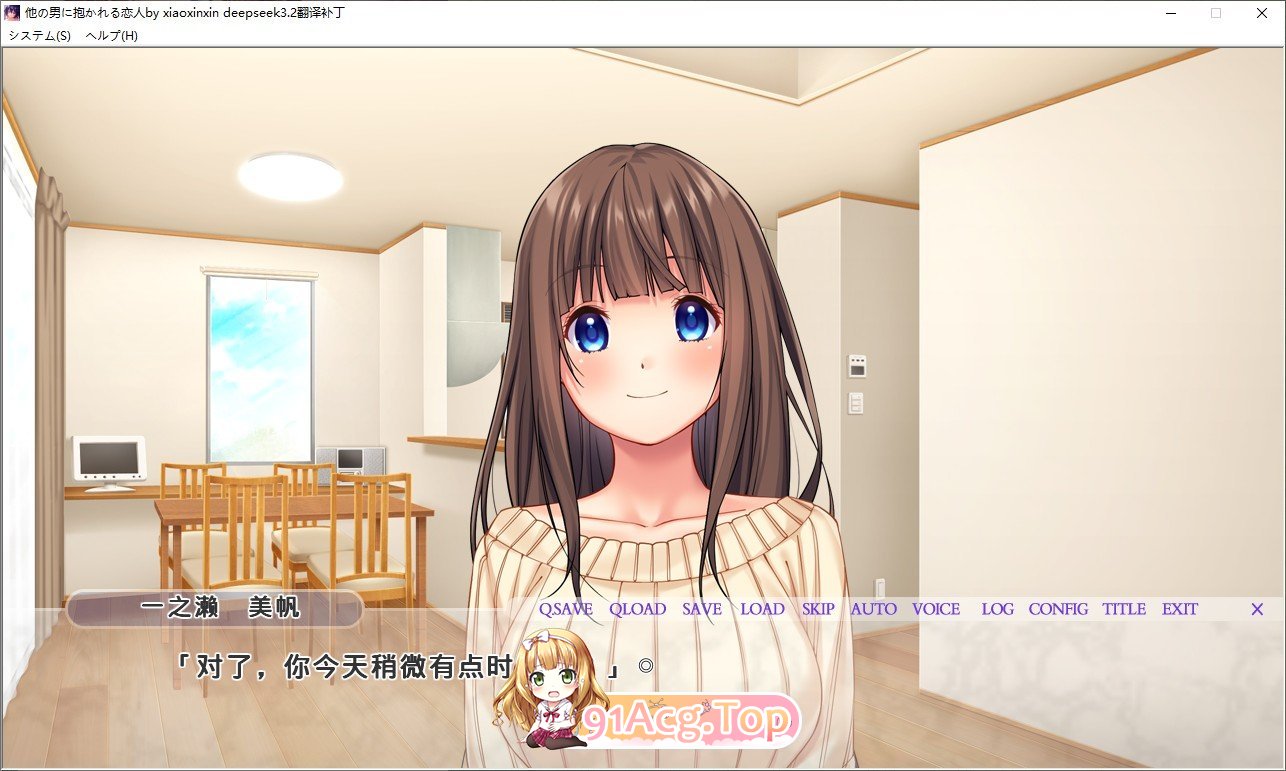Perform a quick save with QSAVE

tap(565, 609)
